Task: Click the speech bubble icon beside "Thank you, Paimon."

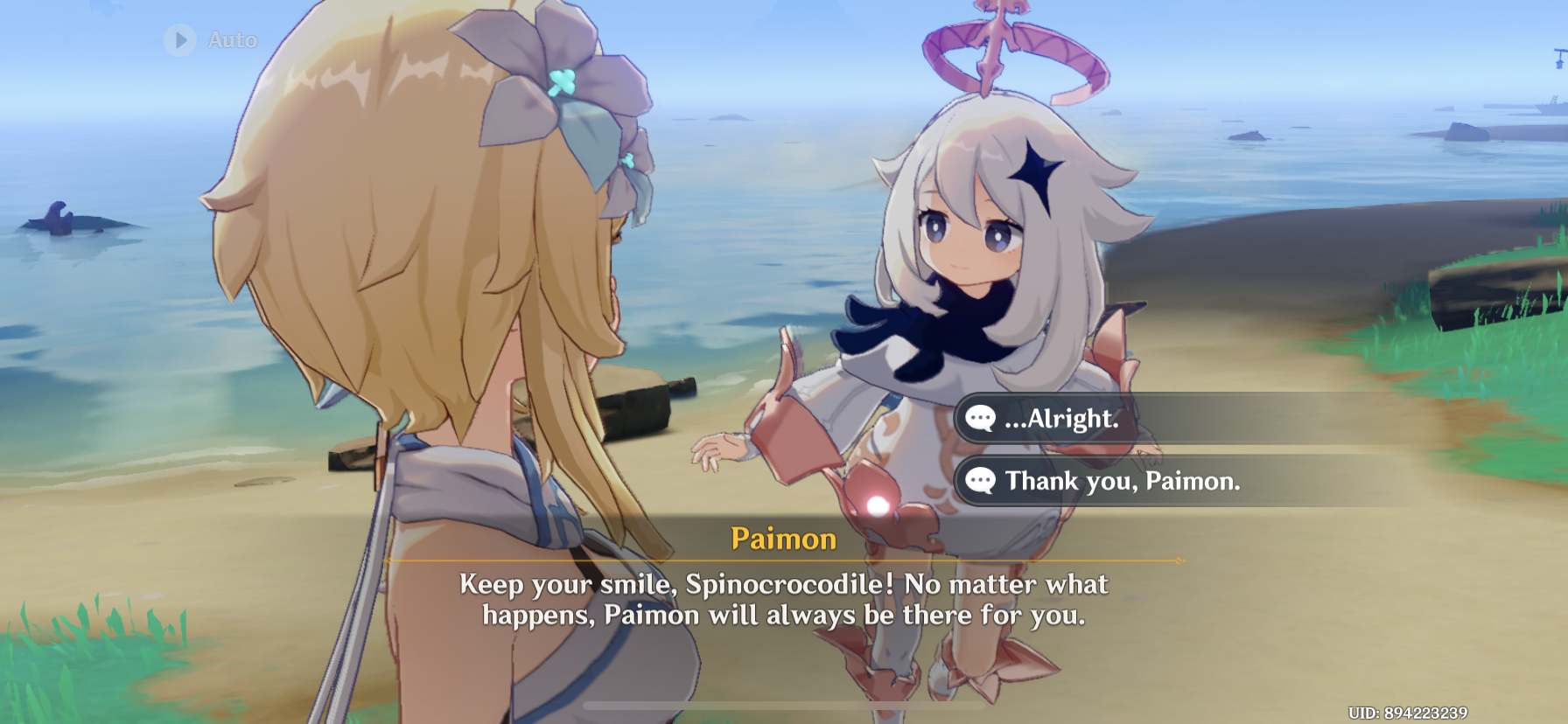Action: click(x=980, y=481)
